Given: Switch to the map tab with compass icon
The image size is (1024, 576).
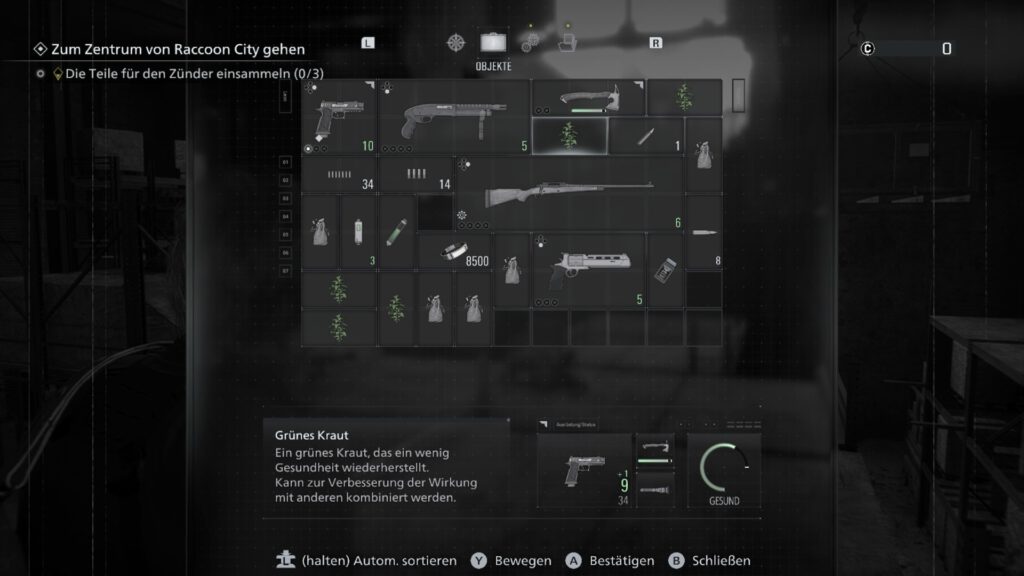Looking at the screenshot, I should pos(457,43).
